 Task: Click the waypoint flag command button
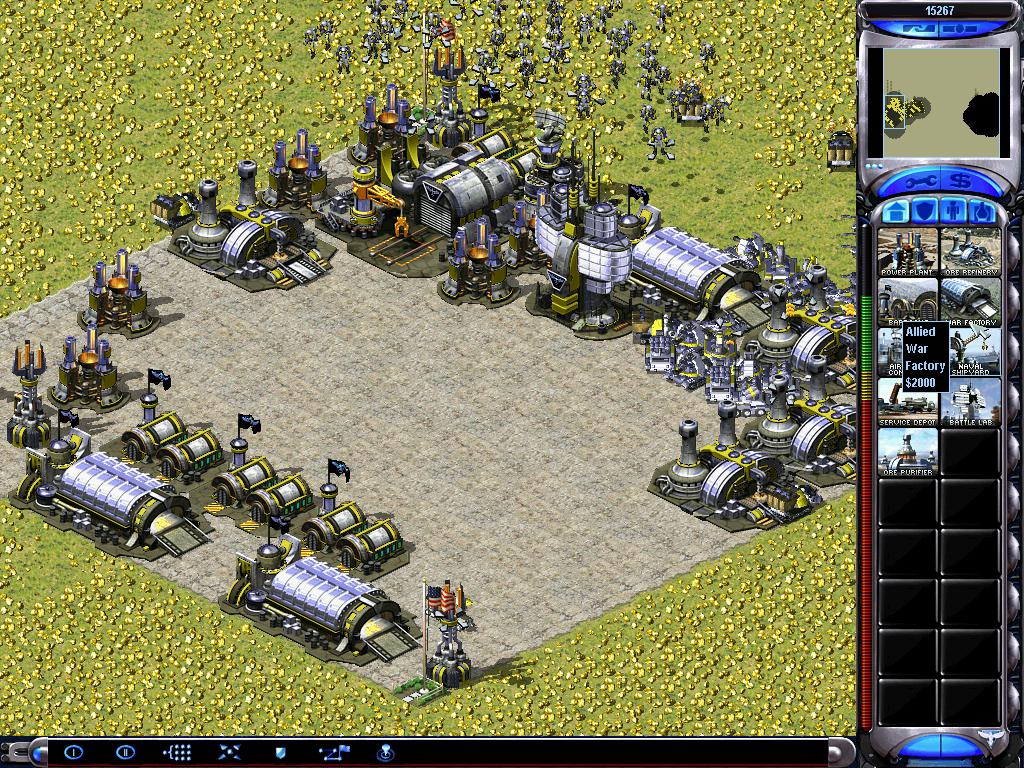331,752
